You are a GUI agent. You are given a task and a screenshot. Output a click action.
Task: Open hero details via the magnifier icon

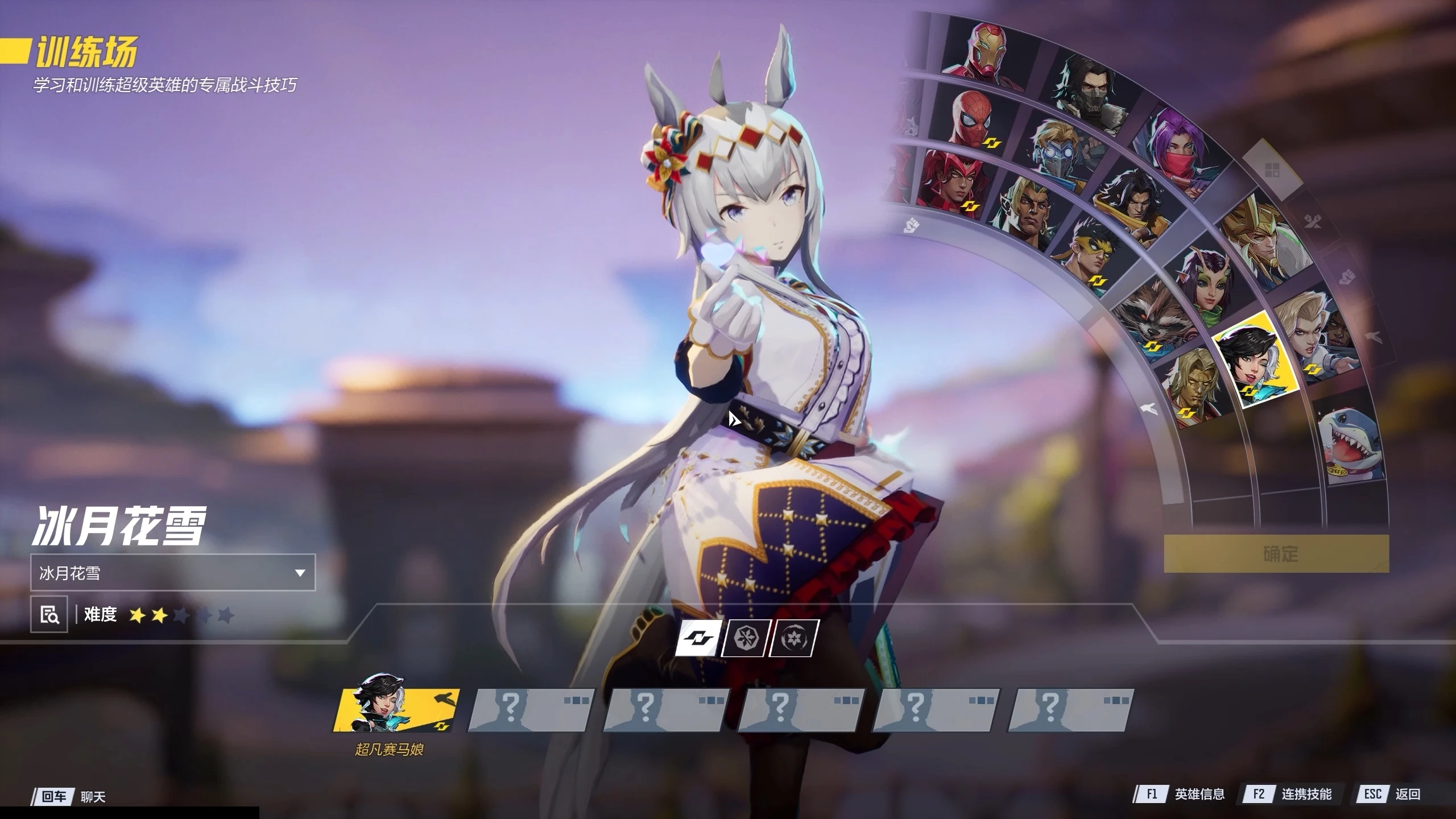(x=49, y=614)
